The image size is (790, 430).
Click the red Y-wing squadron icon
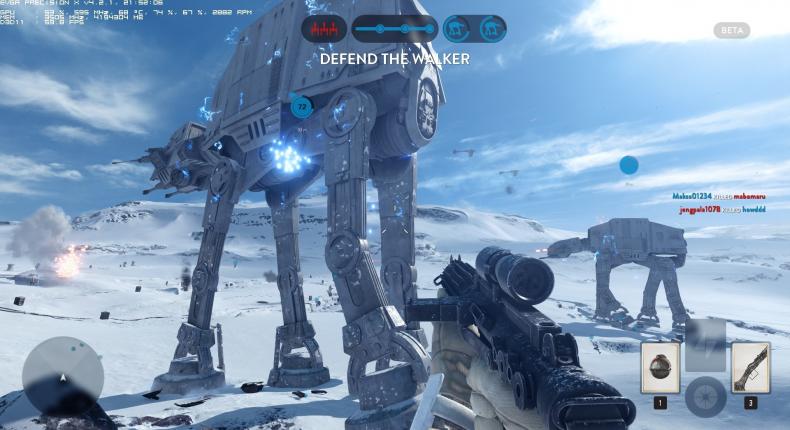pos(324,29)
